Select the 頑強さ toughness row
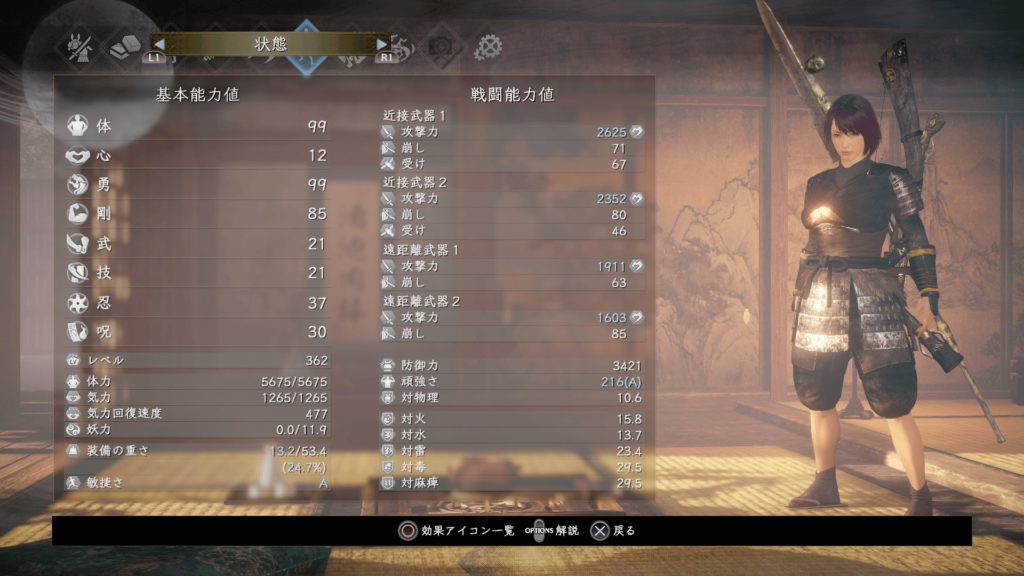The width and height of the screenshot is (1024, 576). click(x=512, y=381)
